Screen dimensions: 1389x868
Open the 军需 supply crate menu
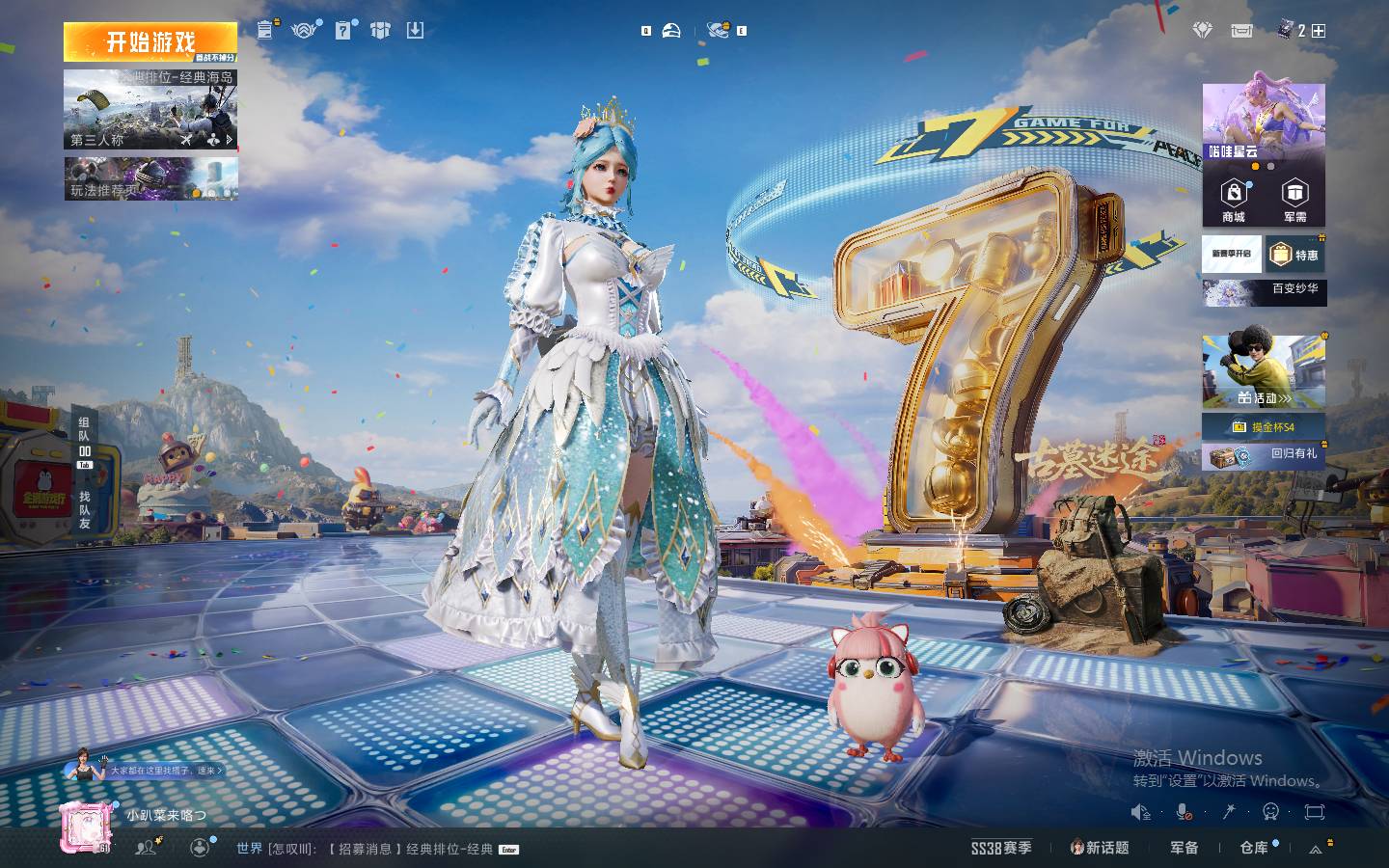(1294, 202)
